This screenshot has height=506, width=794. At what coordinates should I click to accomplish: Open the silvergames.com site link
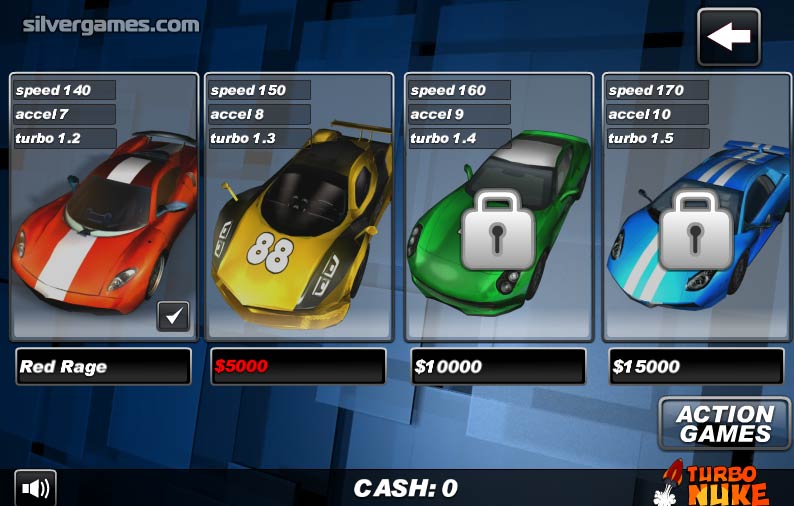[x=111, y=24]
